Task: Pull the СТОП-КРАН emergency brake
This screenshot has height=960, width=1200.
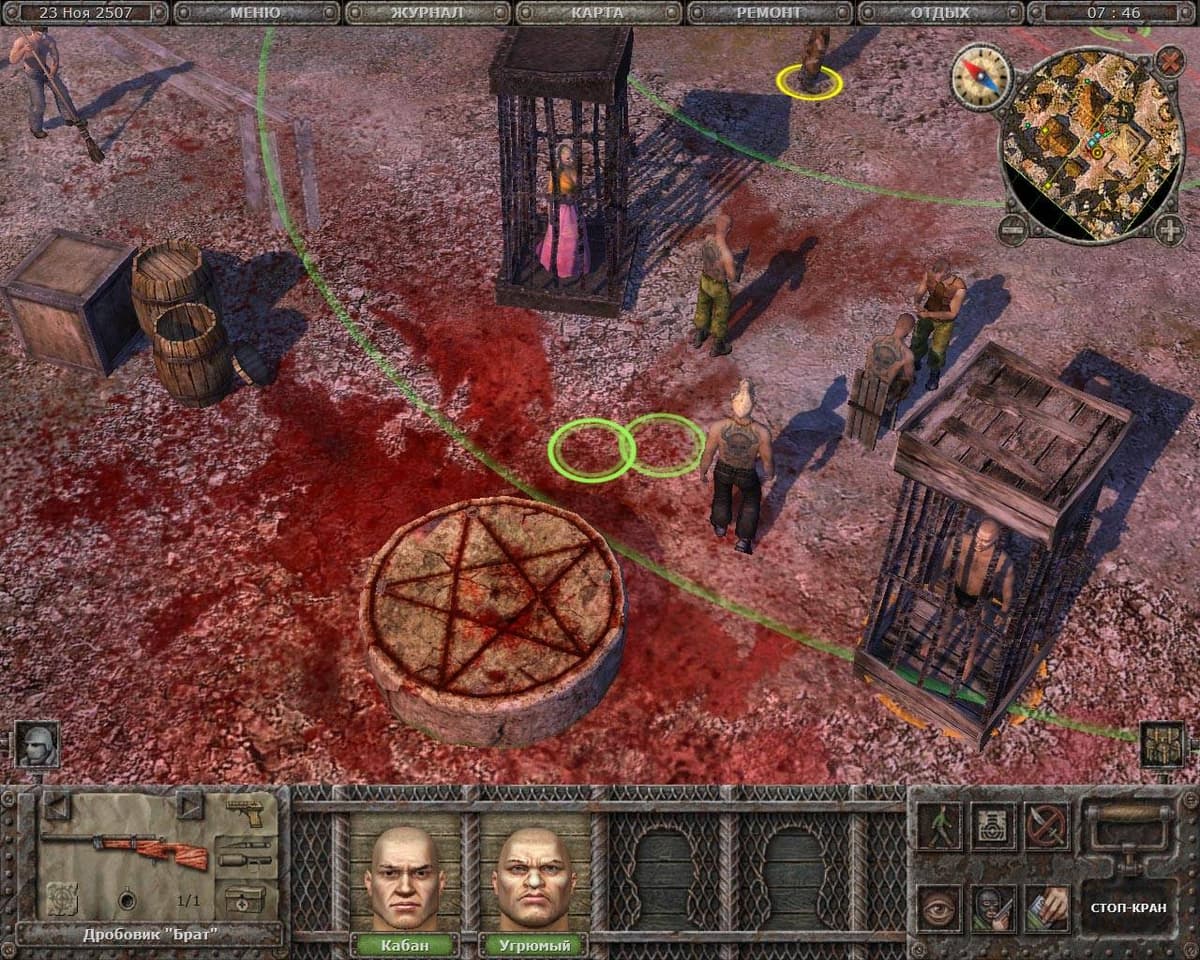Action: click(1128, 908)
